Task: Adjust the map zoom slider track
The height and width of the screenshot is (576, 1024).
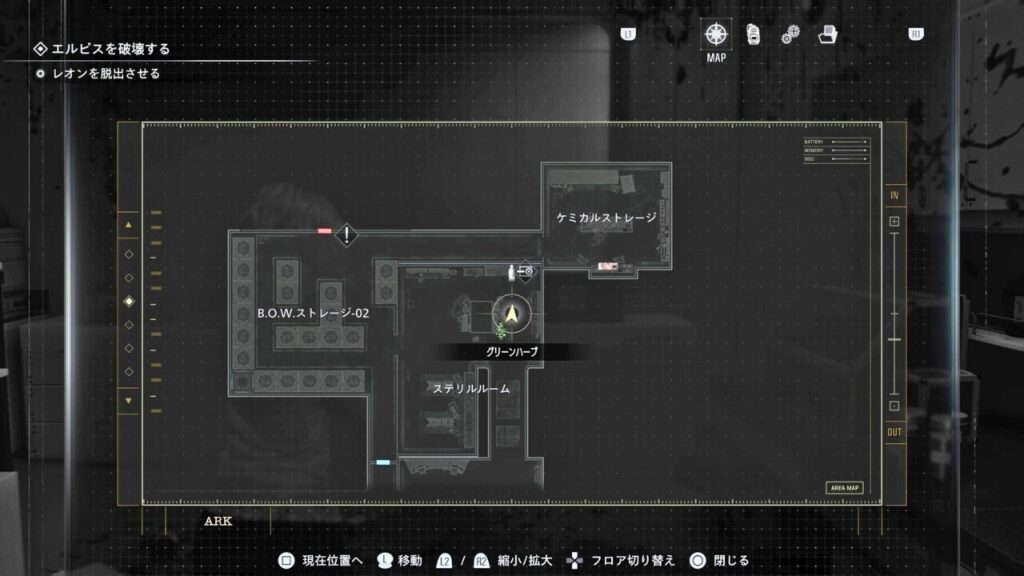Action: point(894,314)
